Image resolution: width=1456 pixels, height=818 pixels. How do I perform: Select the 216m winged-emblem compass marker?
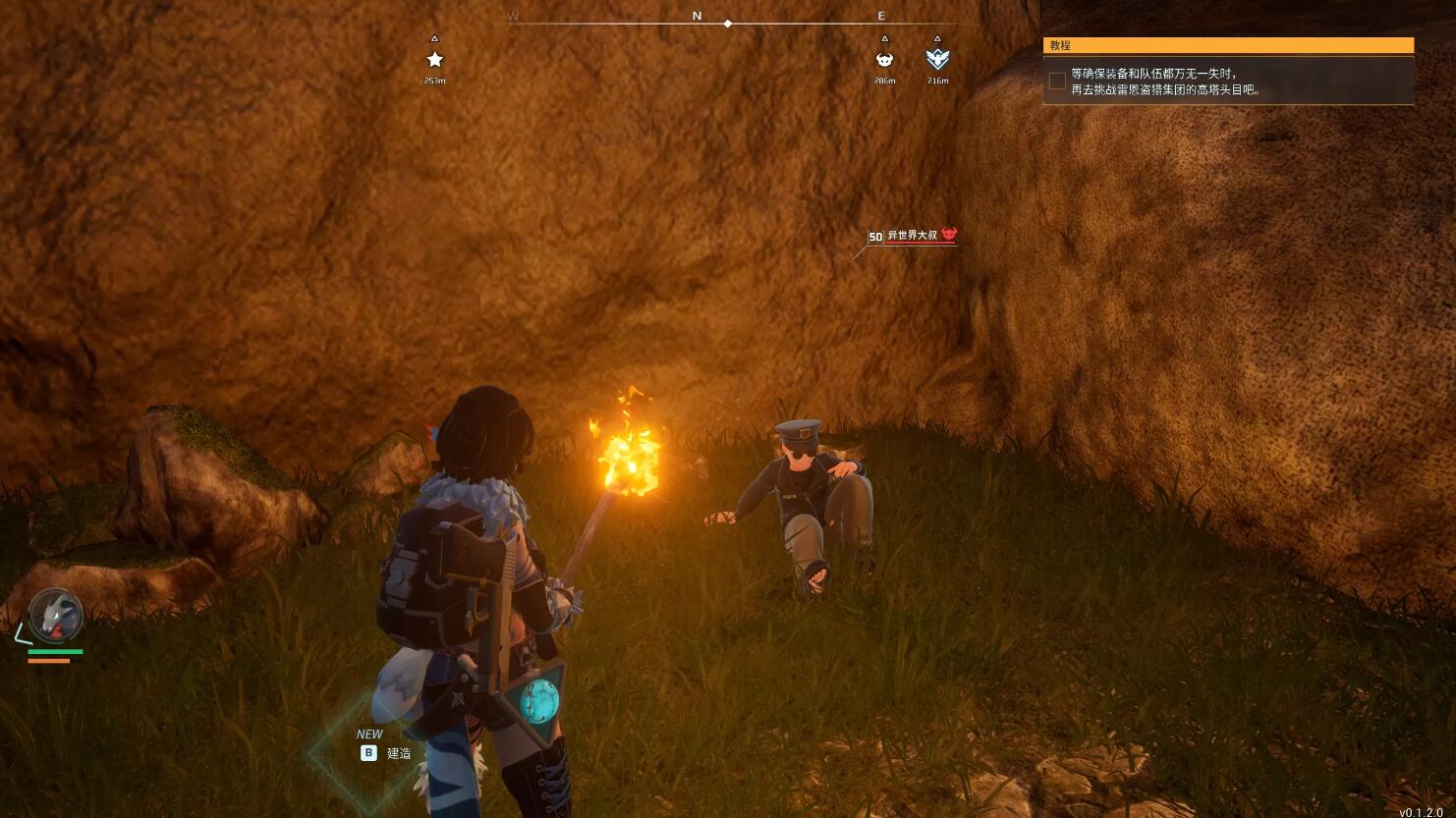point(937,60)
